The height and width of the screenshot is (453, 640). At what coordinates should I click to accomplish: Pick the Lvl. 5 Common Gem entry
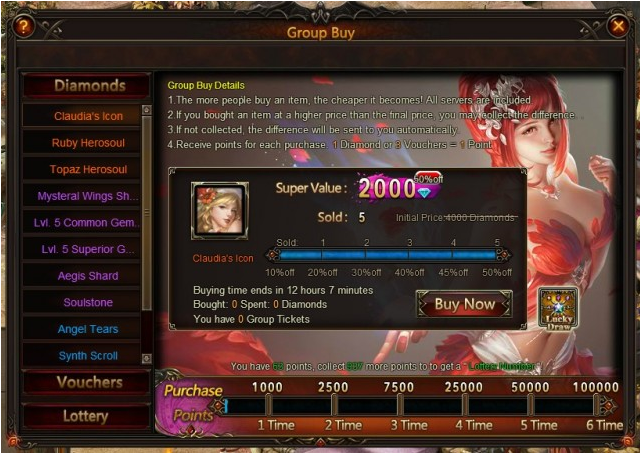click(x=86, y=223)
